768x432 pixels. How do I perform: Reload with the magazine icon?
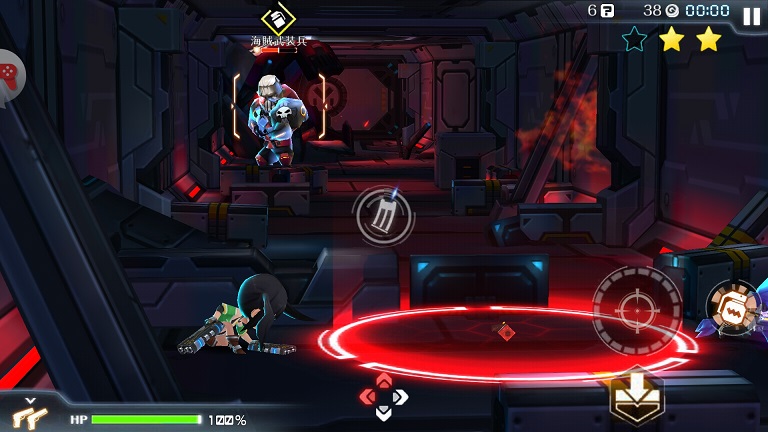pyautogui.click(x=383, y=214)
